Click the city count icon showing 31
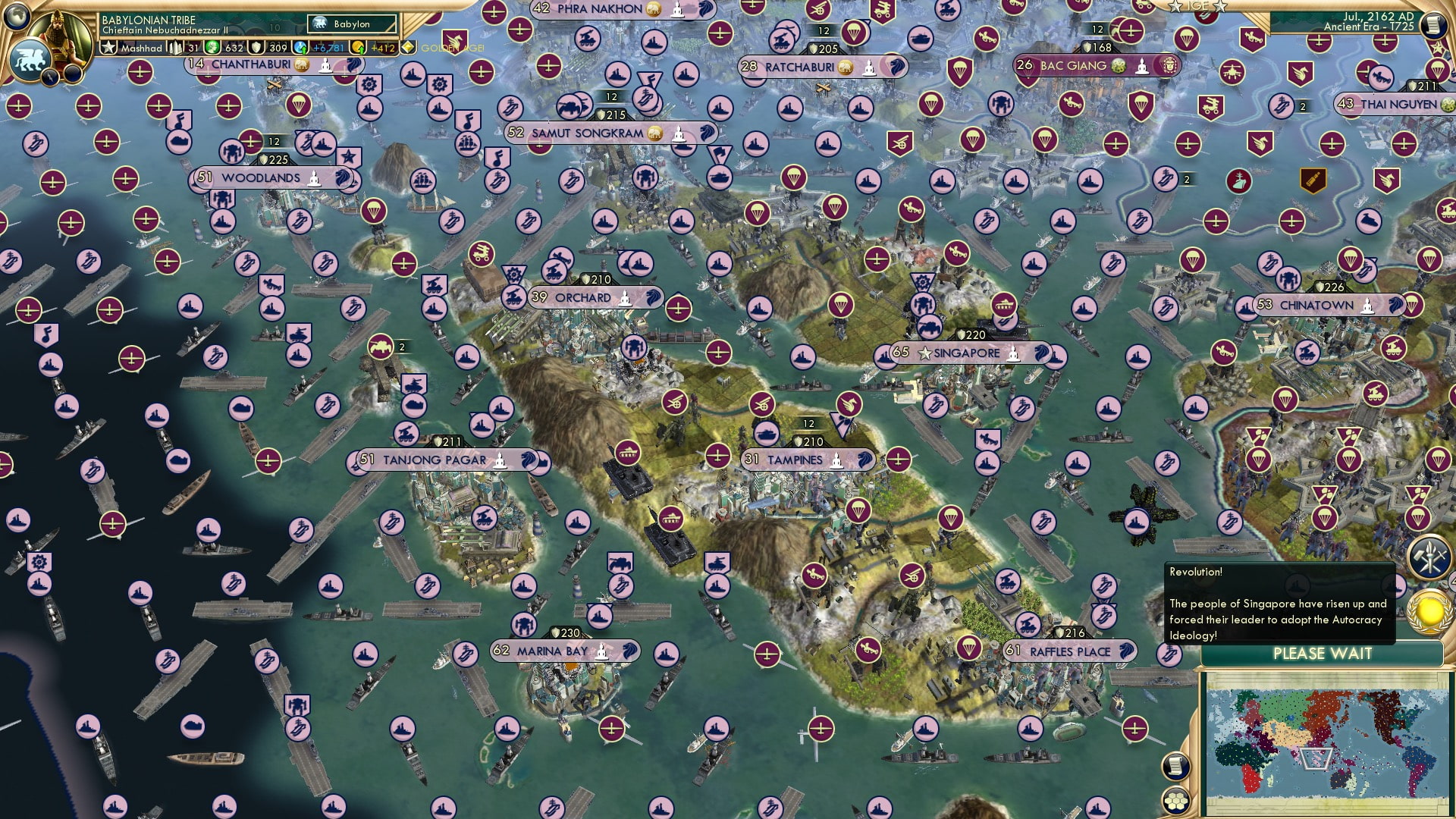The width and height of the screenshot is (1456, 819). pos(185,46)
